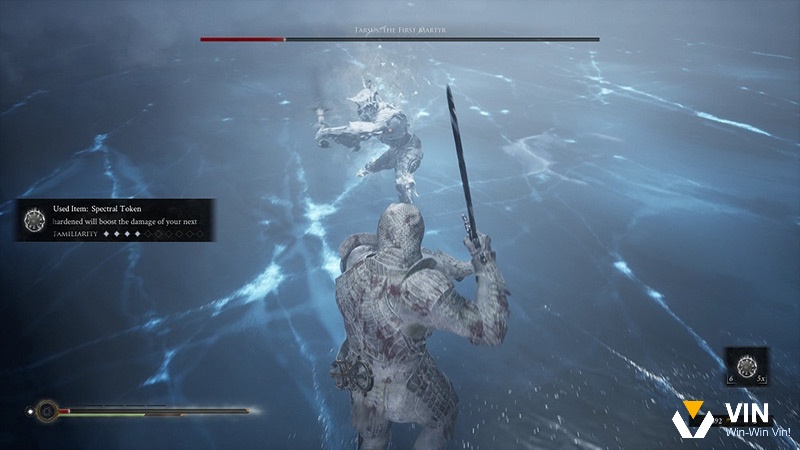Click the Used Item Spectral Token notification

pyautogui.click(x=115, y=220)
